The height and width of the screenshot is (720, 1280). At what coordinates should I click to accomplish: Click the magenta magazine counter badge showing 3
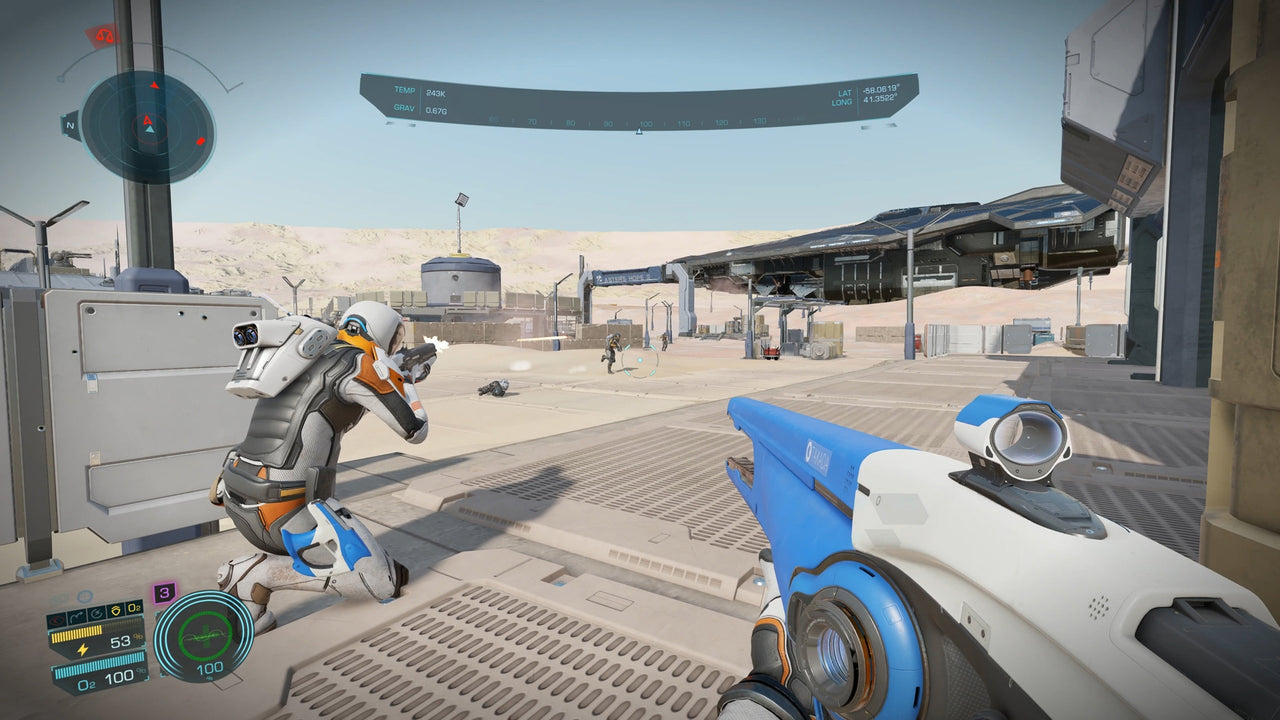(165, 593)
